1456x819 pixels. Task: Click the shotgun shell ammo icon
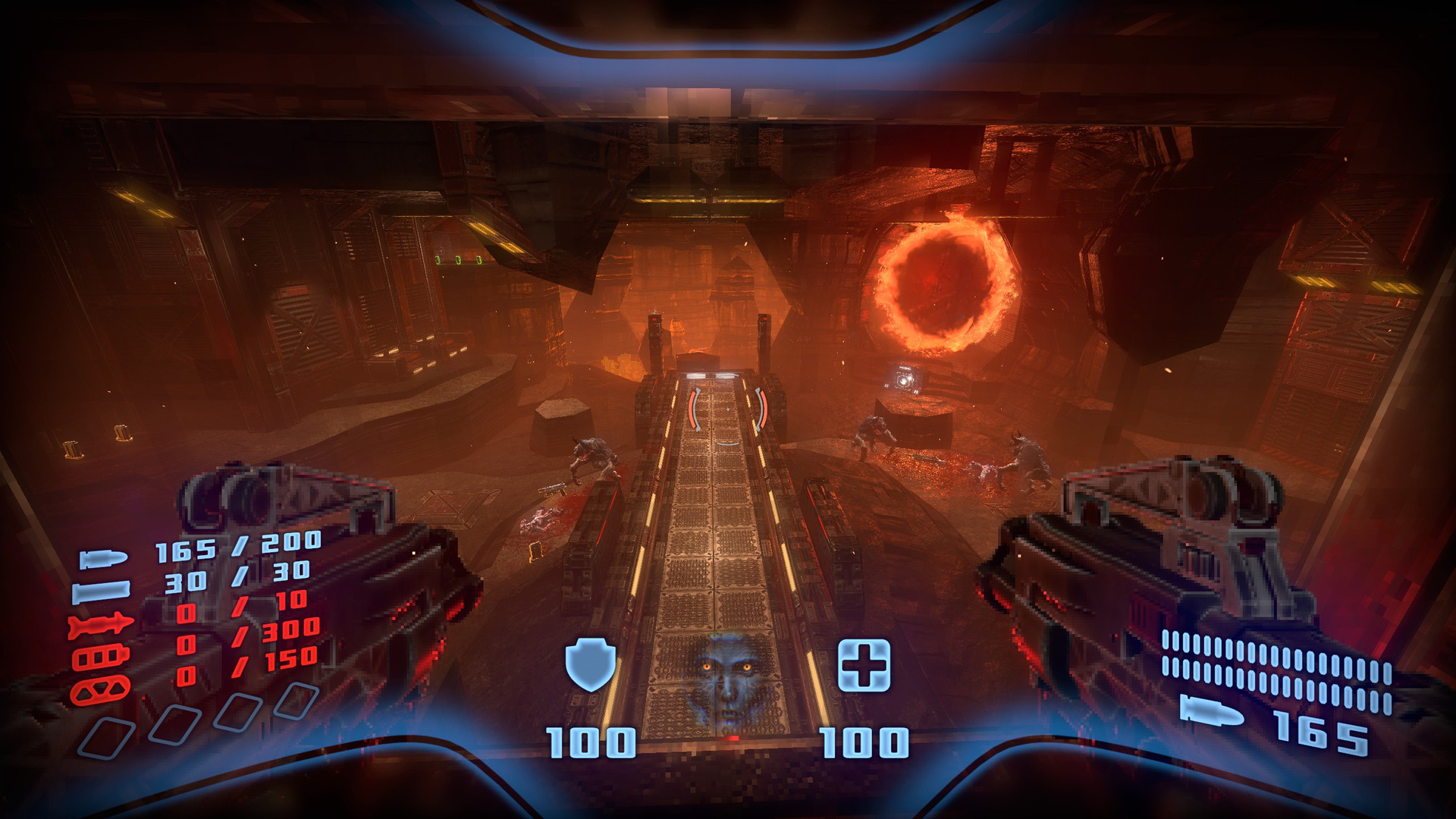point(101,591)
